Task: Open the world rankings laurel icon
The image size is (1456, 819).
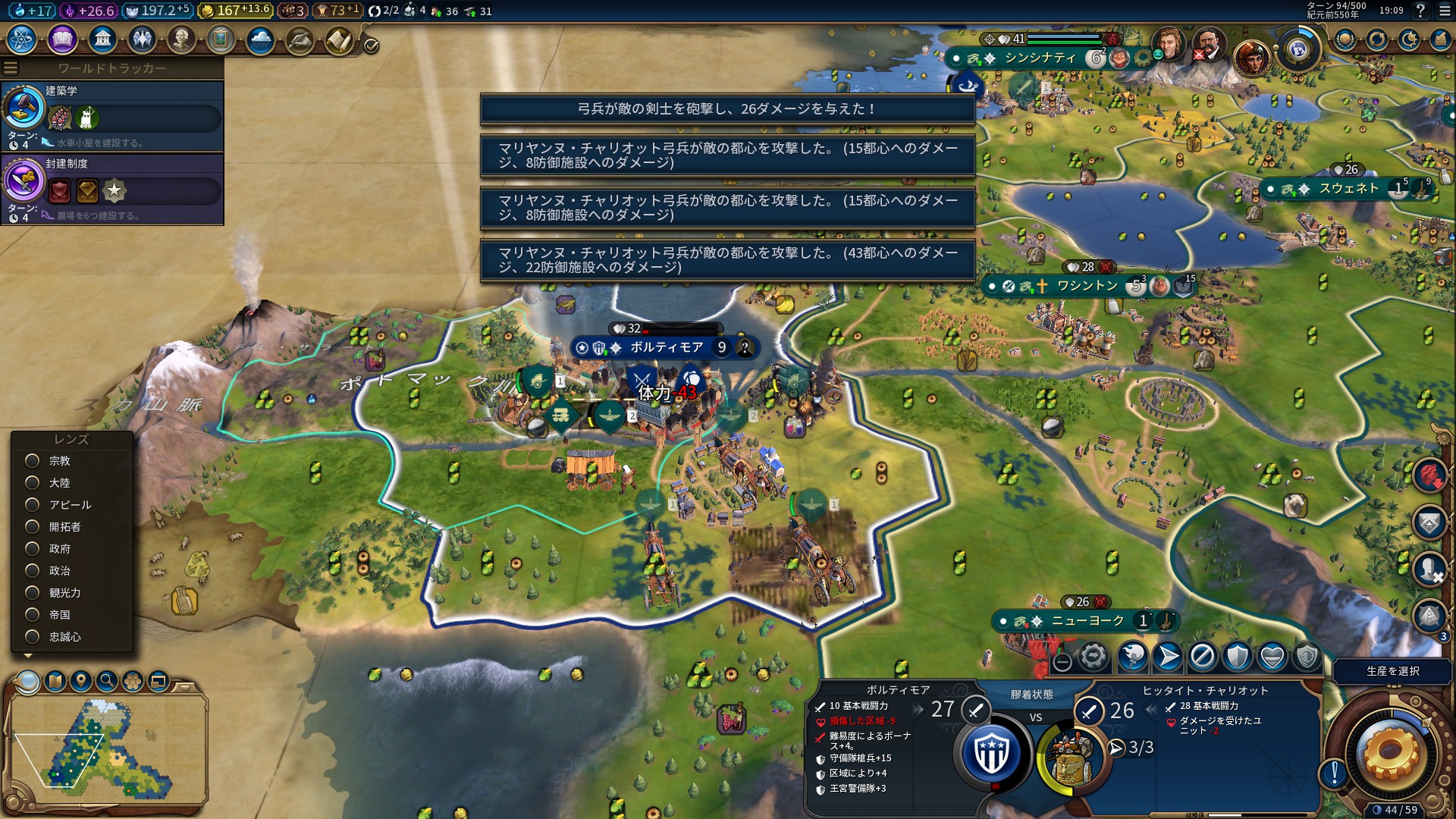Action: (1345, 39)
